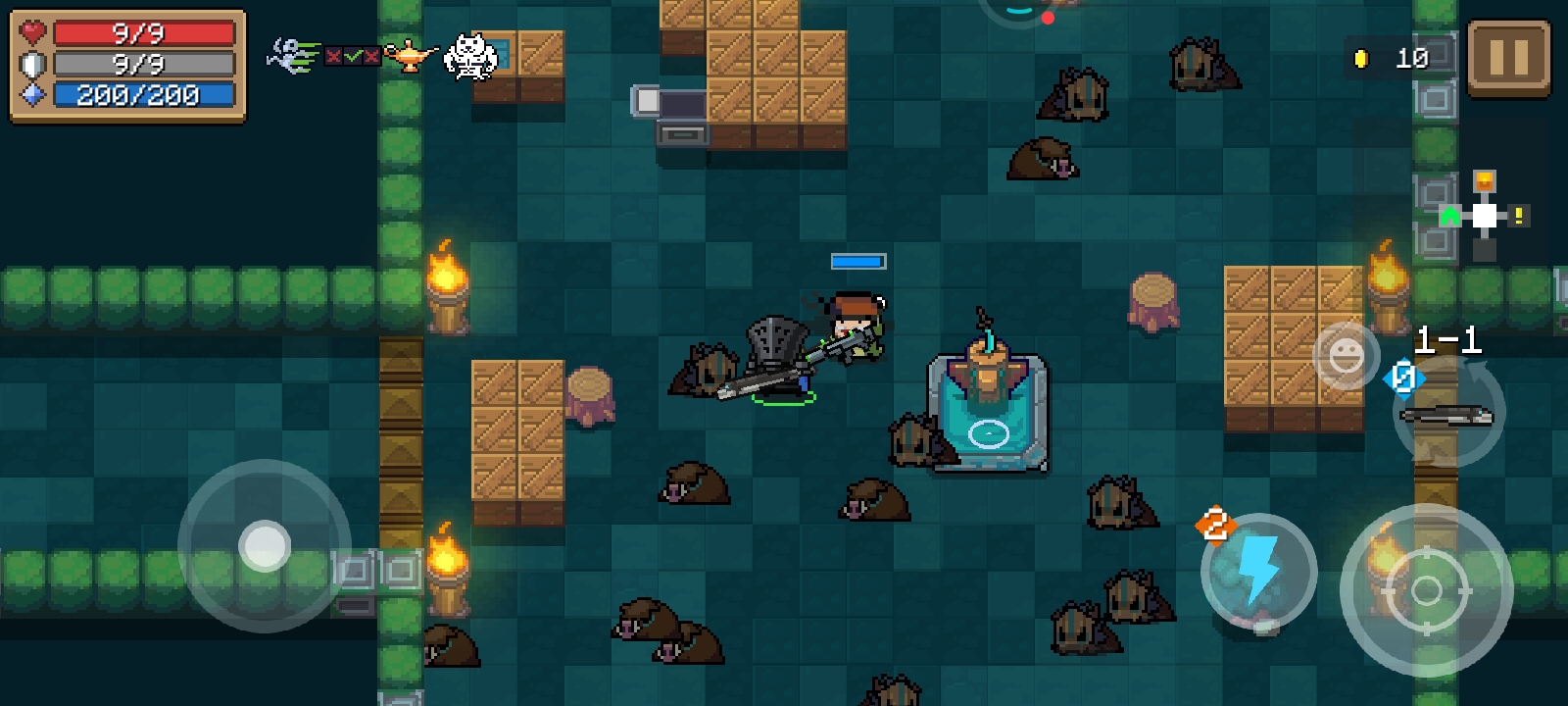Screen dimensions: 1568x706
Task: Activate the lightning bolt skill
Action: (x=1258, y=570)
